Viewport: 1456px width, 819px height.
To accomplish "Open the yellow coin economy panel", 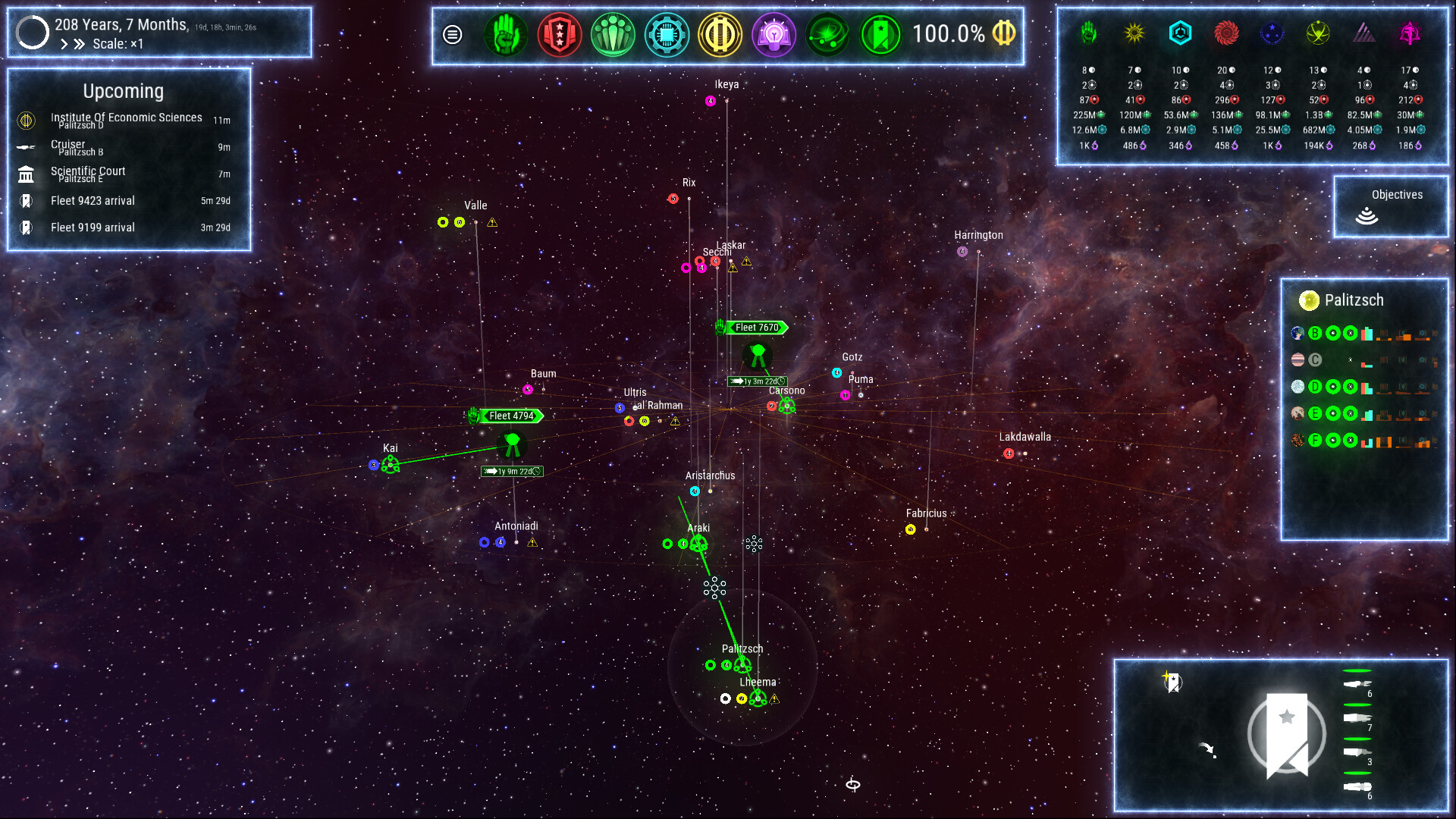I will pos(720,35).
